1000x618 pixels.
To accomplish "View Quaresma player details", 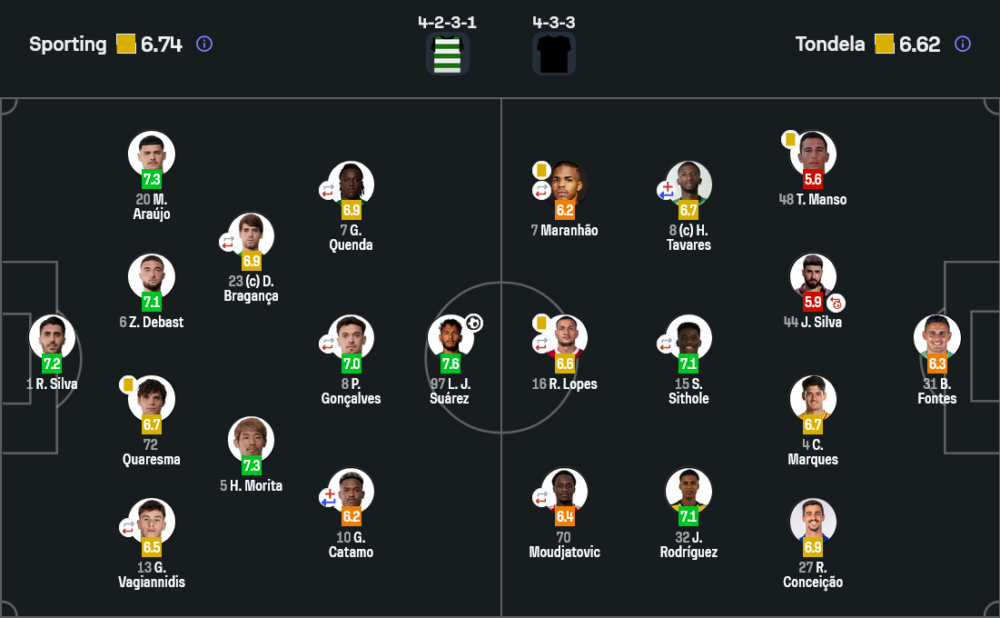I will coord(152,400).
